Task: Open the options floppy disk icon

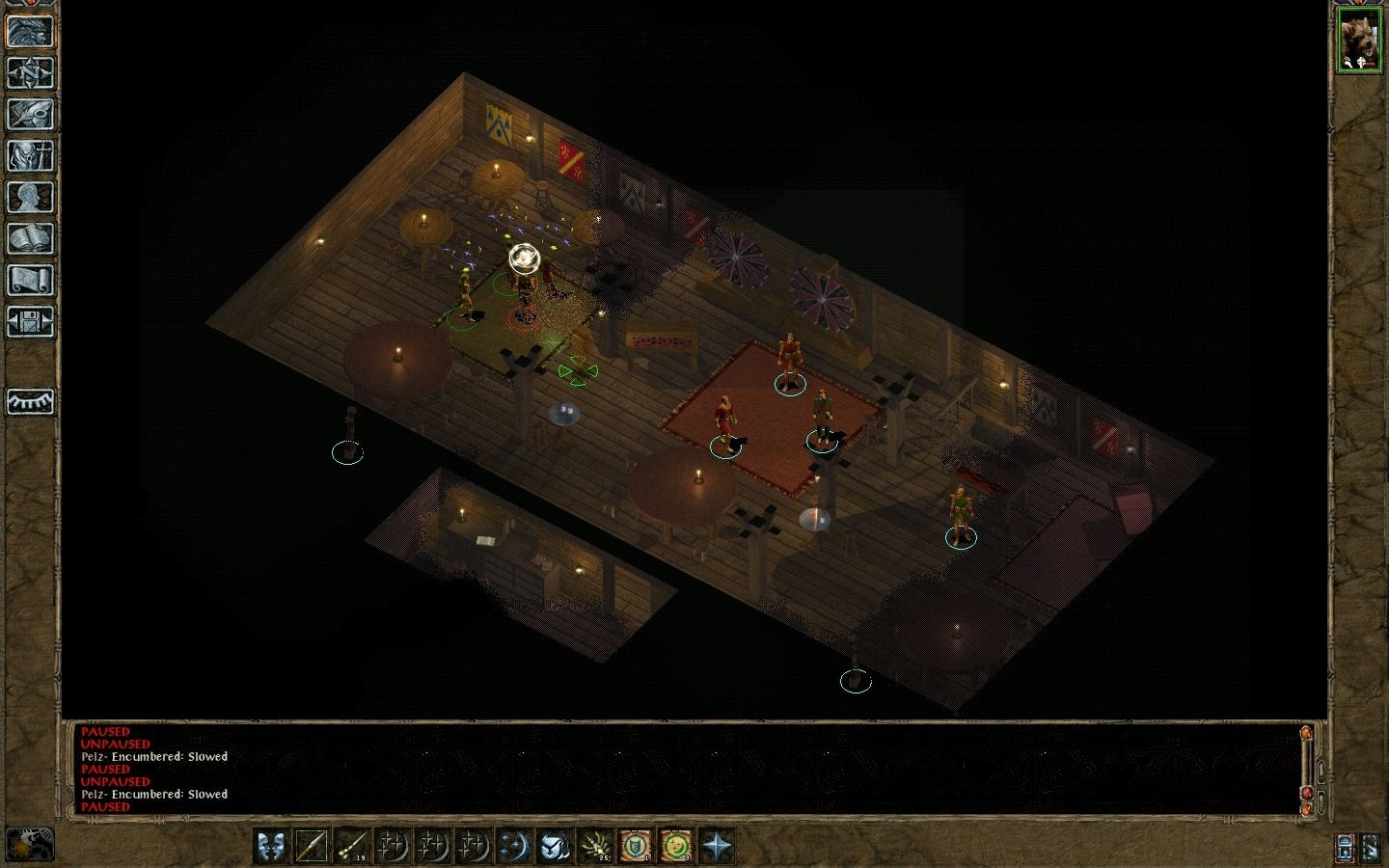Action: tap(30, 321)
